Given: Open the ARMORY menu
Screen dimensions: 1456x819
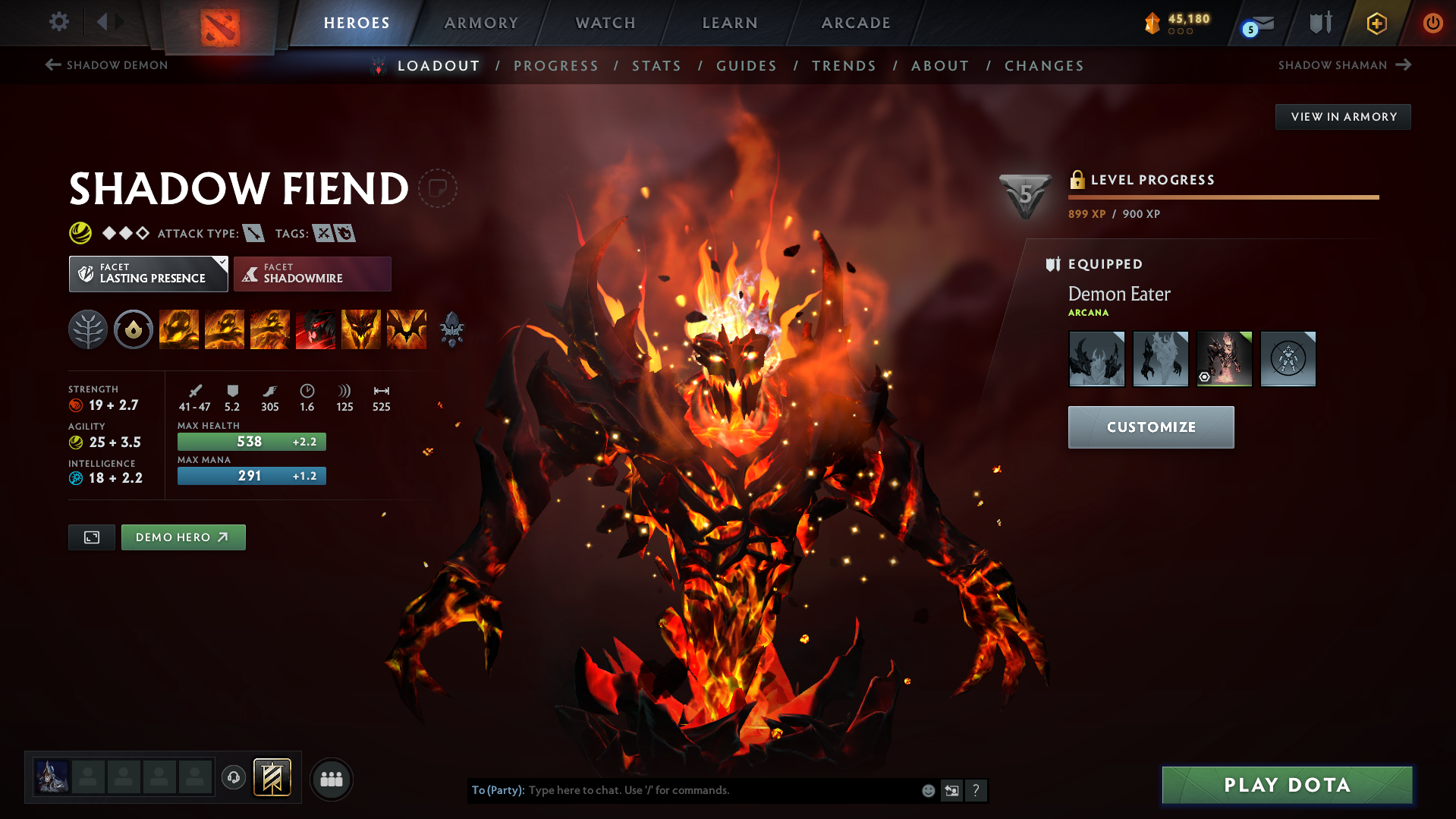Looking at the screenshot, I should [481, 23].
